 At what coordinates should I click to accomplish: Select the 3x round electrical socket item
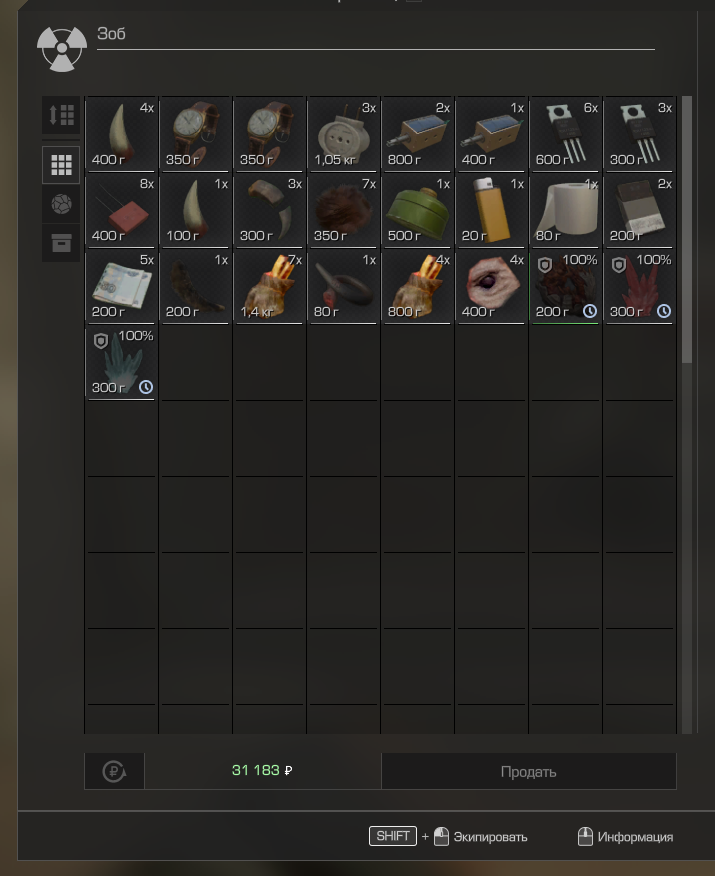[343, 134]
